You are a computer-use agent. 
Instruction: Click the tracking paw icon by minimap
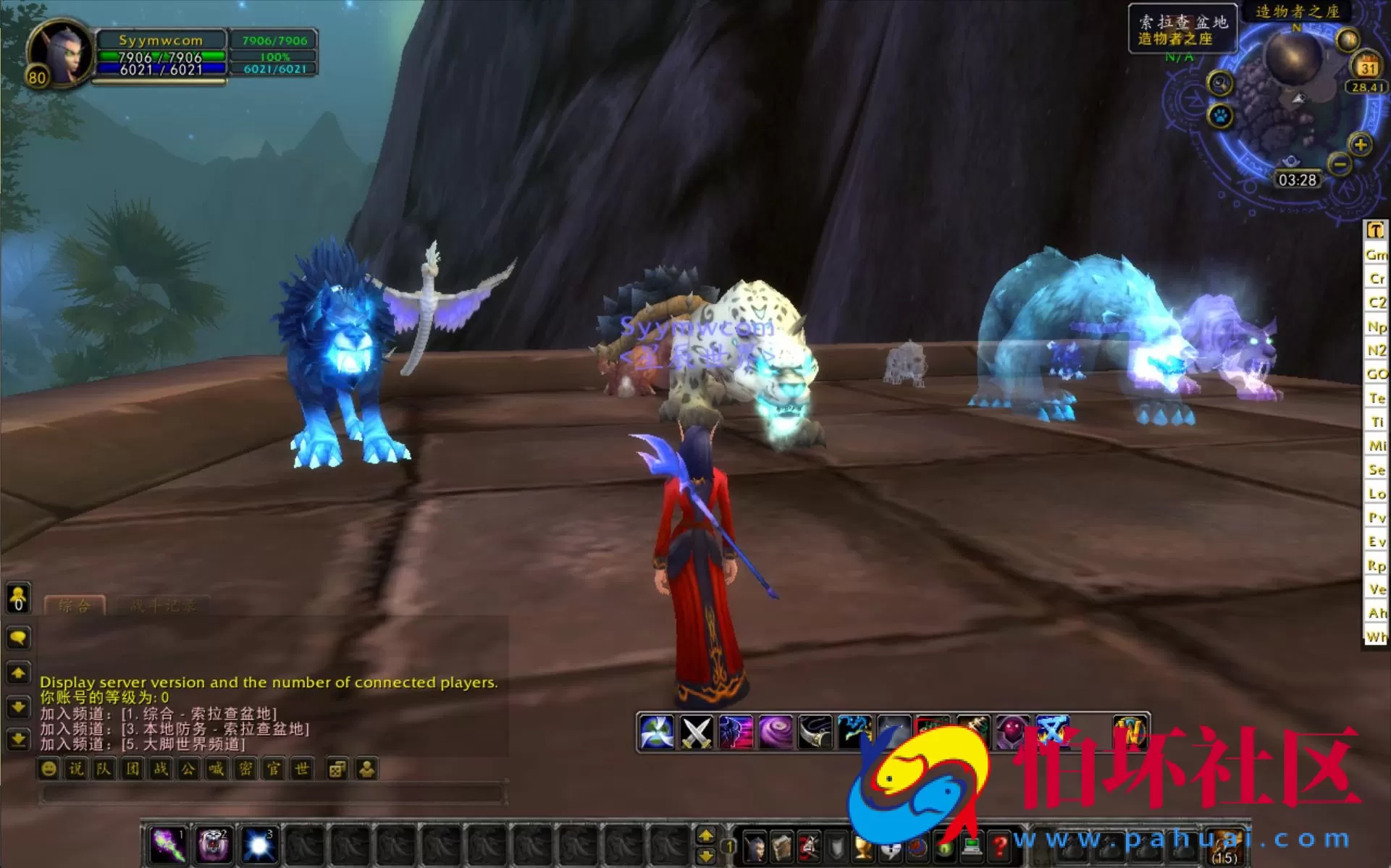coord(1219,117)
